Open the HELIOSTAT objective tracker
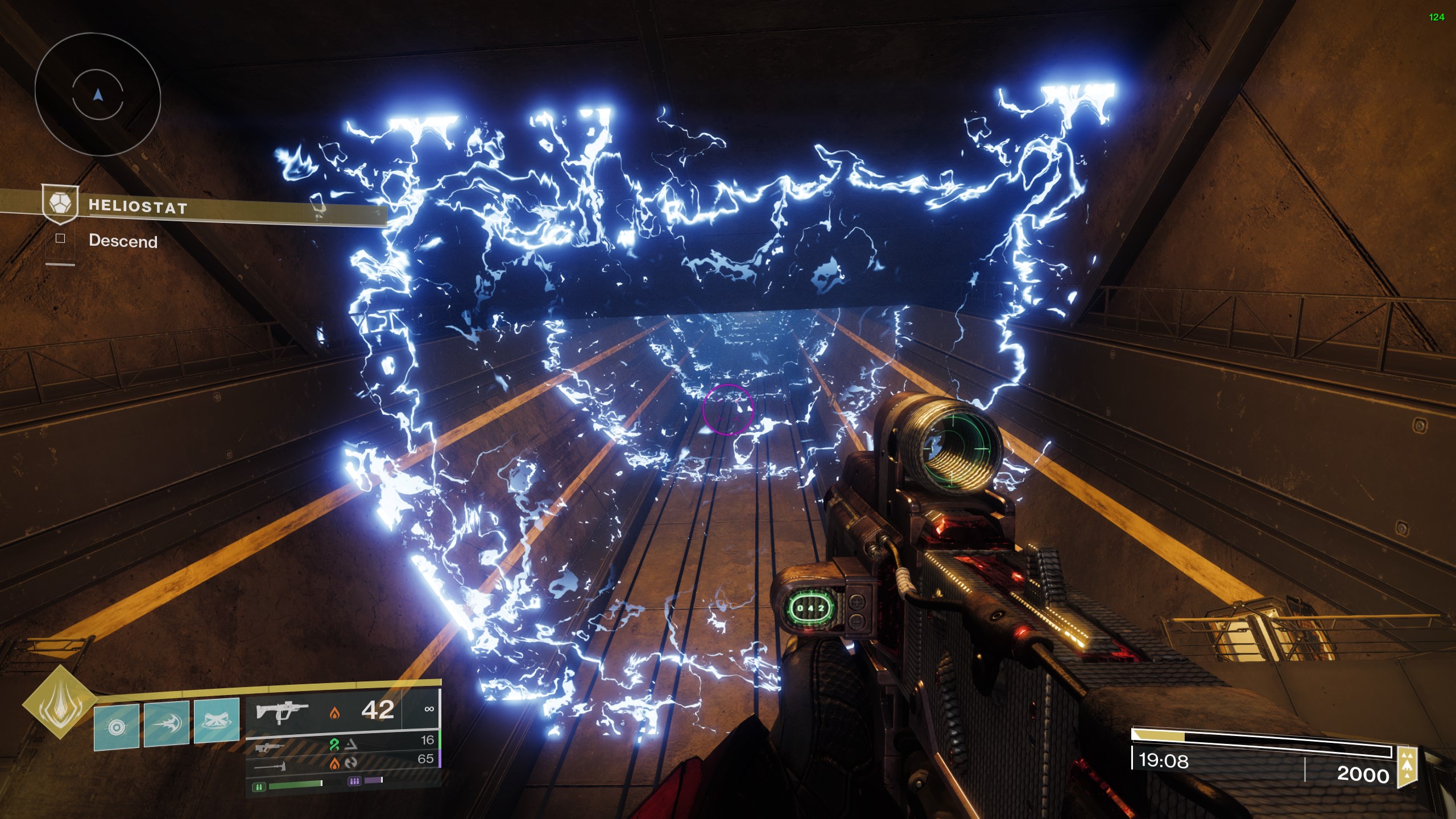The height and width of the screenshot is (819, 1456). pyautogui.click(x=138, y=206)
